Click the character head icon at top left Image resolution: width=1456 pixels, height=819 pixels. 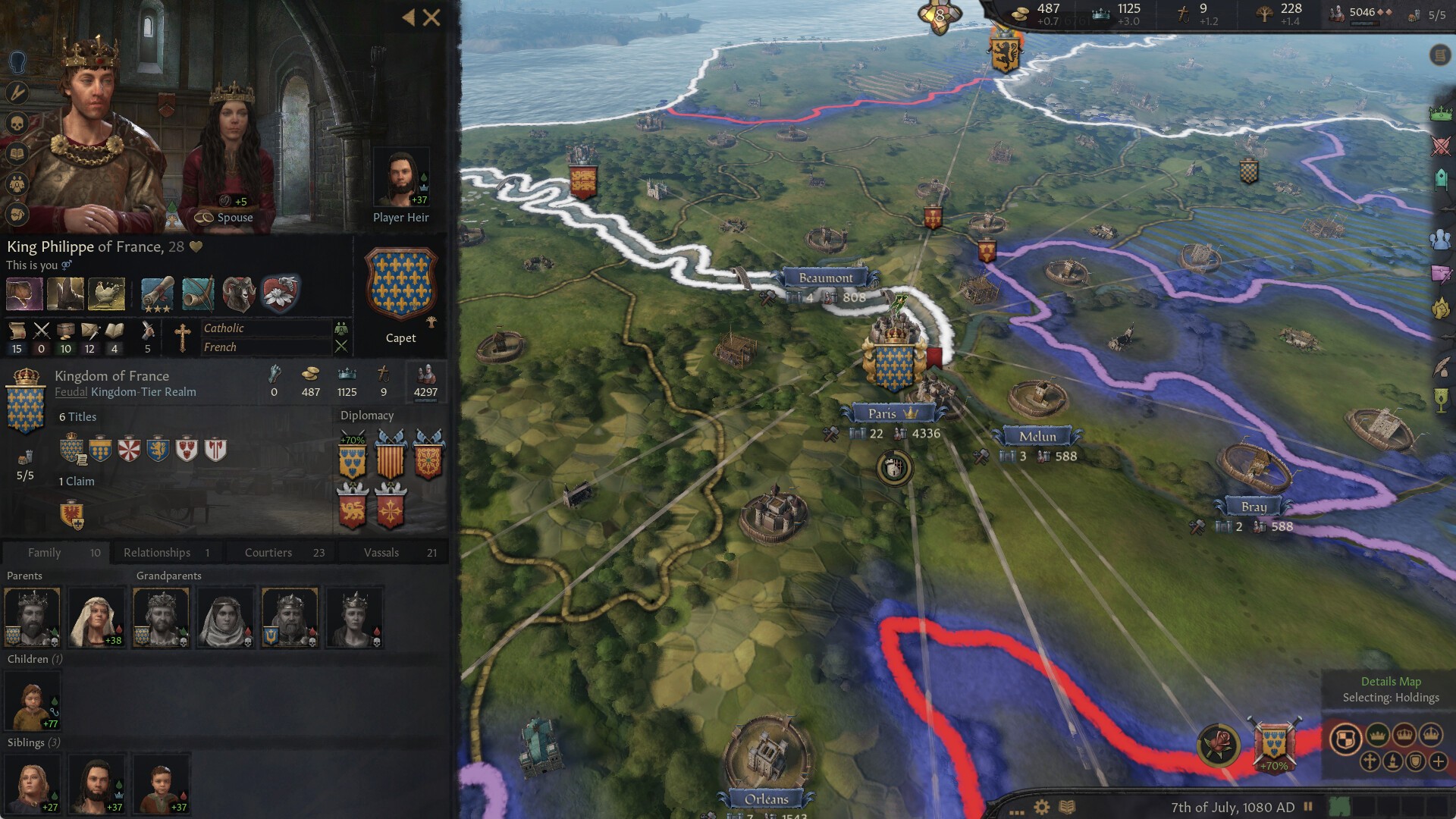pos(17,63)
